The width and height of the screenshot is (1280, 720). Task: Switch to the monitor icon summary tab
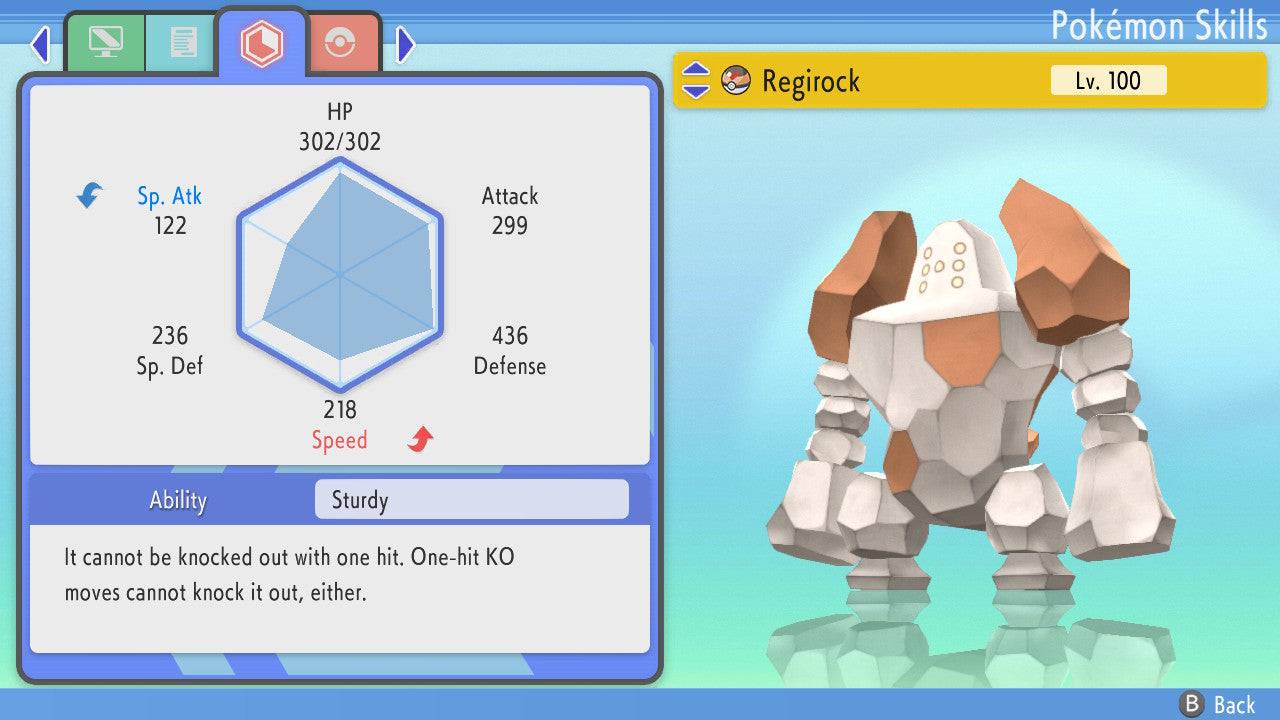(x=105, y=43)
